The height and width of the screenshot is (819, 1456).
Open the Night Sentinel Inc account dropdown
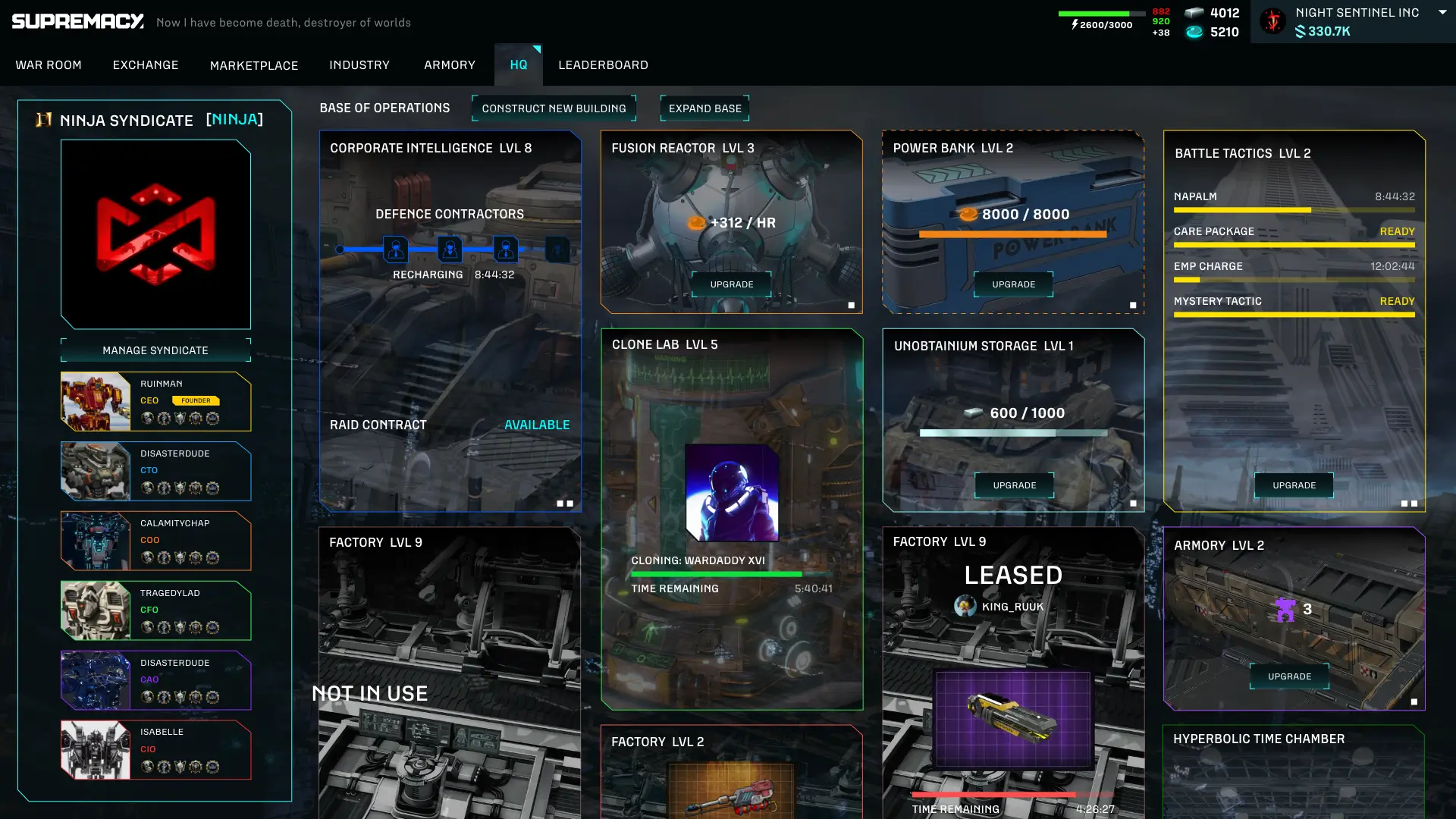(1442, 12)
